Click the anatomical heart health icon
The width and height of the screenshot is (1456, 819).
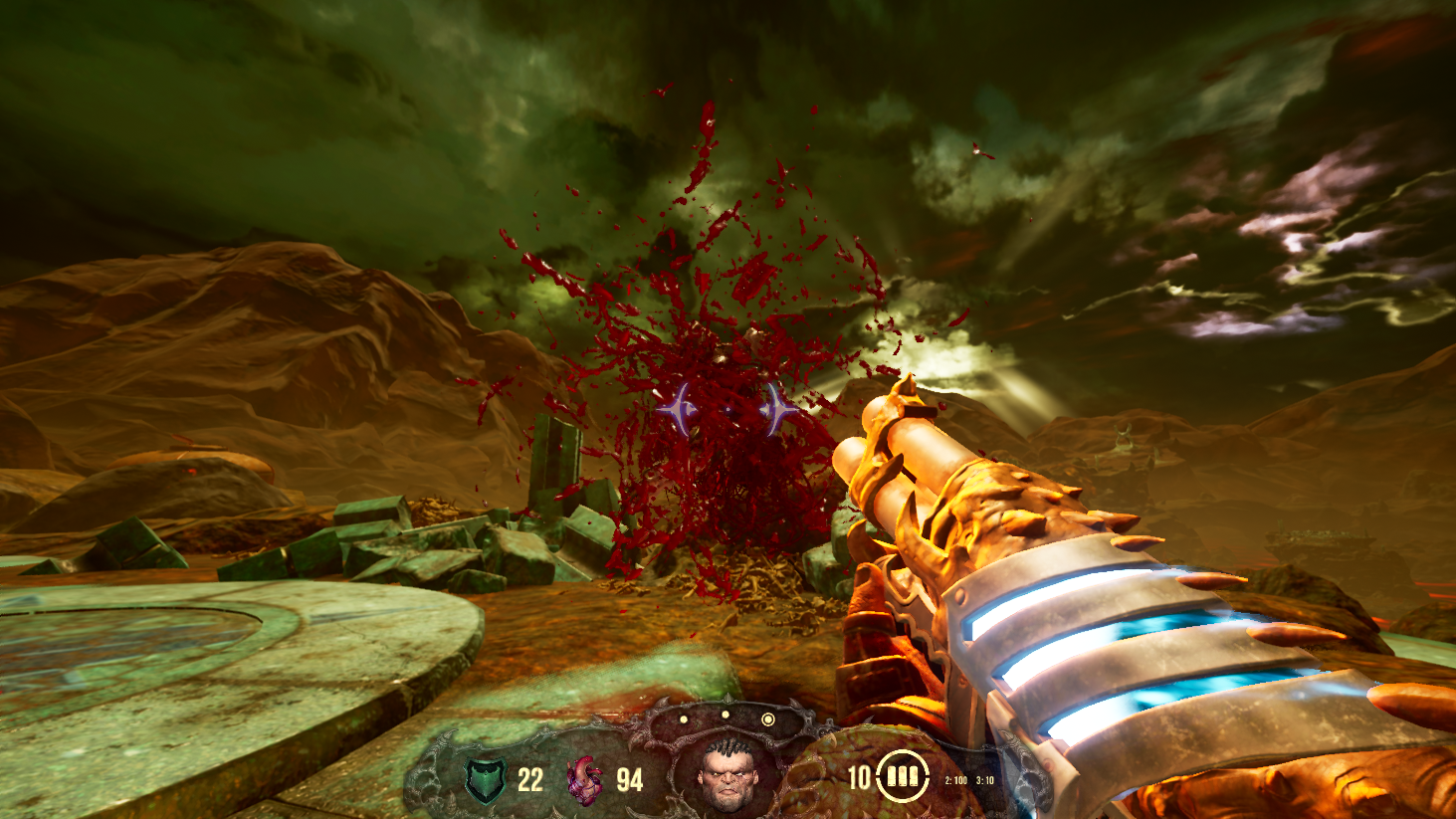(x=584, y=779)
